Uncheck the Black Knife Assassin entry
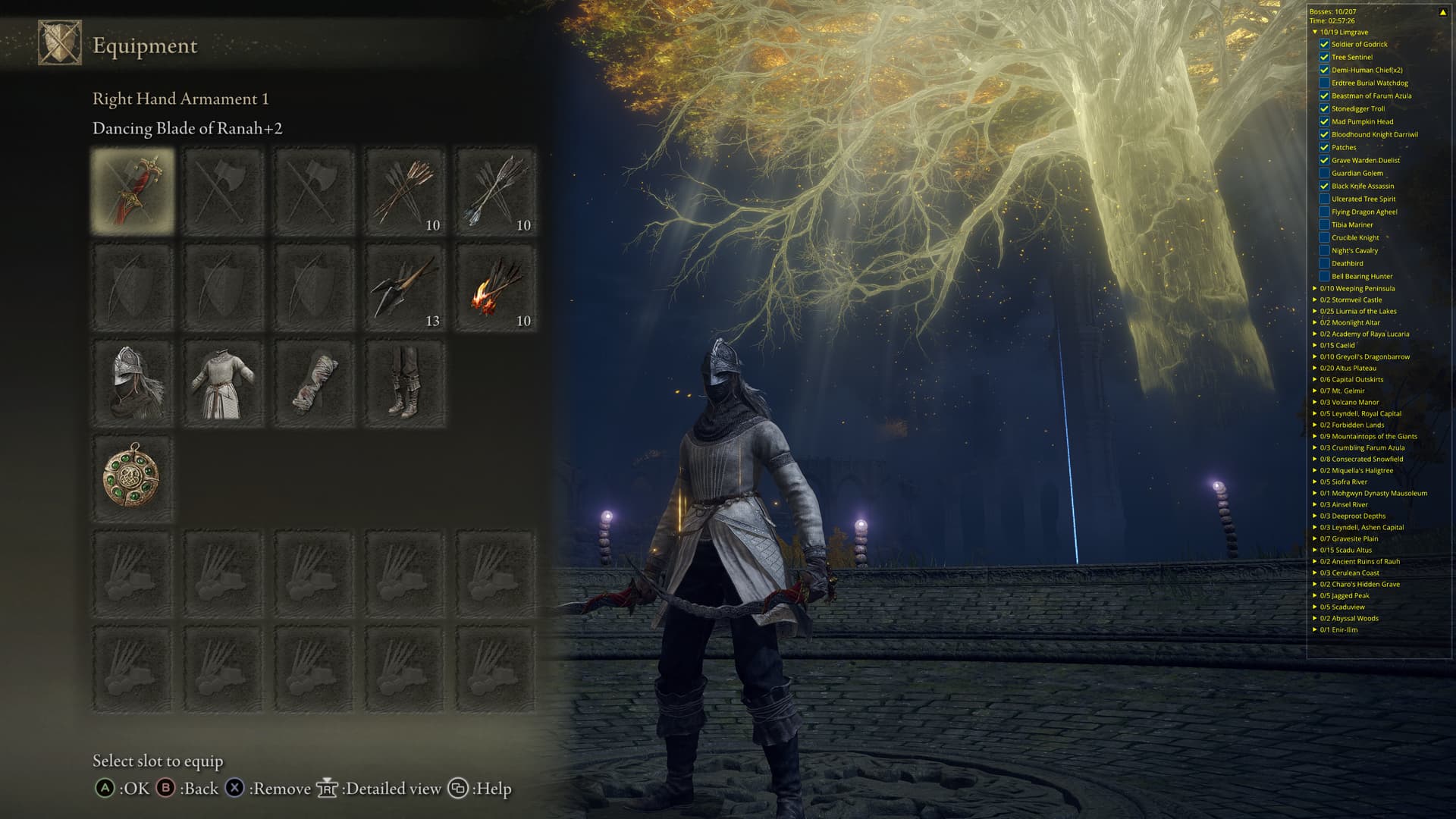Image resolution: width=1456 pixels, height=819 pixels. tap(1324, 186)
